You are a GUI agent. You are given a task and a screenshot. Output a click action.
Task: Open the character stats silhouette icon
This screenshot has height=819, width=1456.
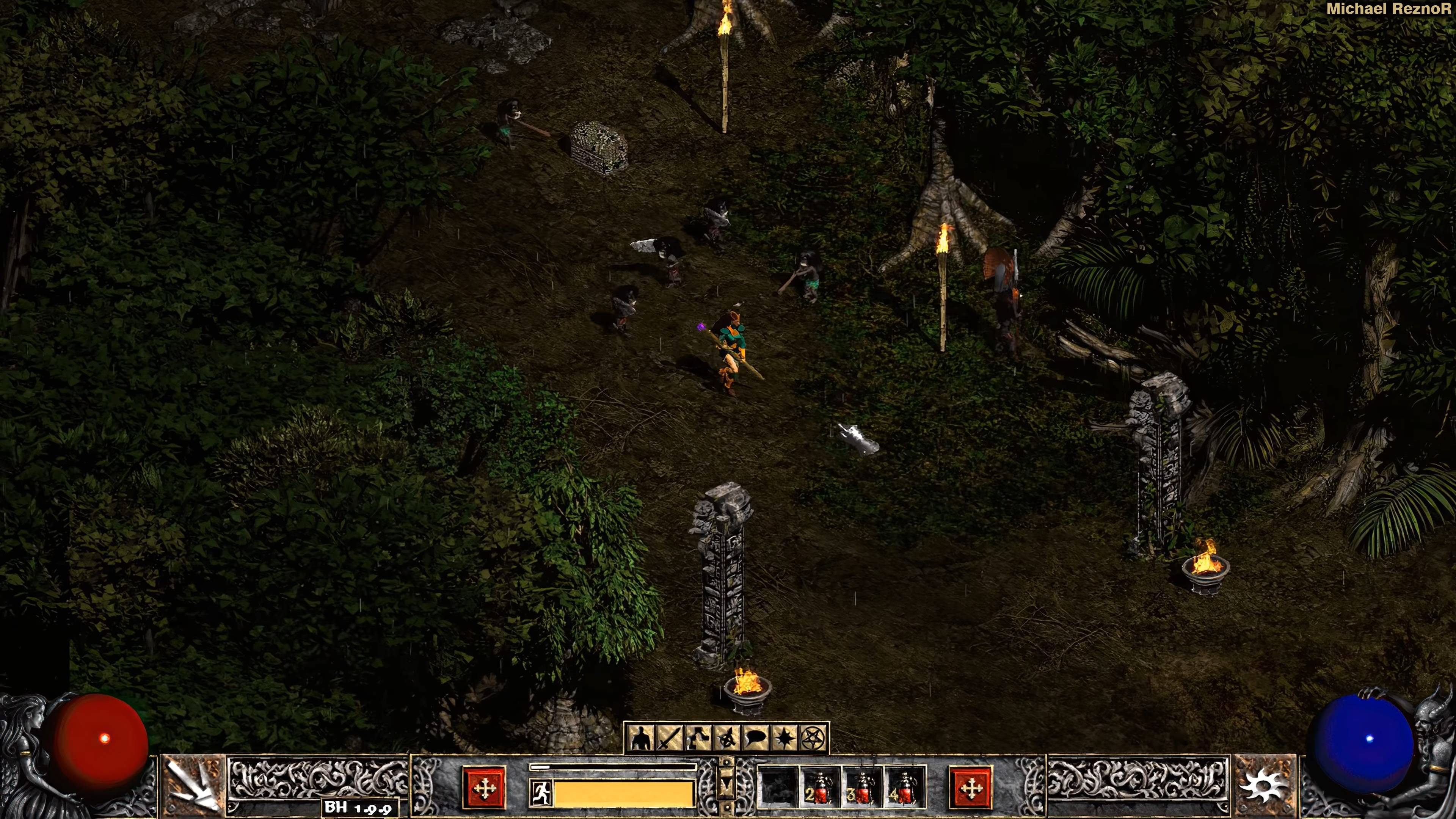coord(640,737)
